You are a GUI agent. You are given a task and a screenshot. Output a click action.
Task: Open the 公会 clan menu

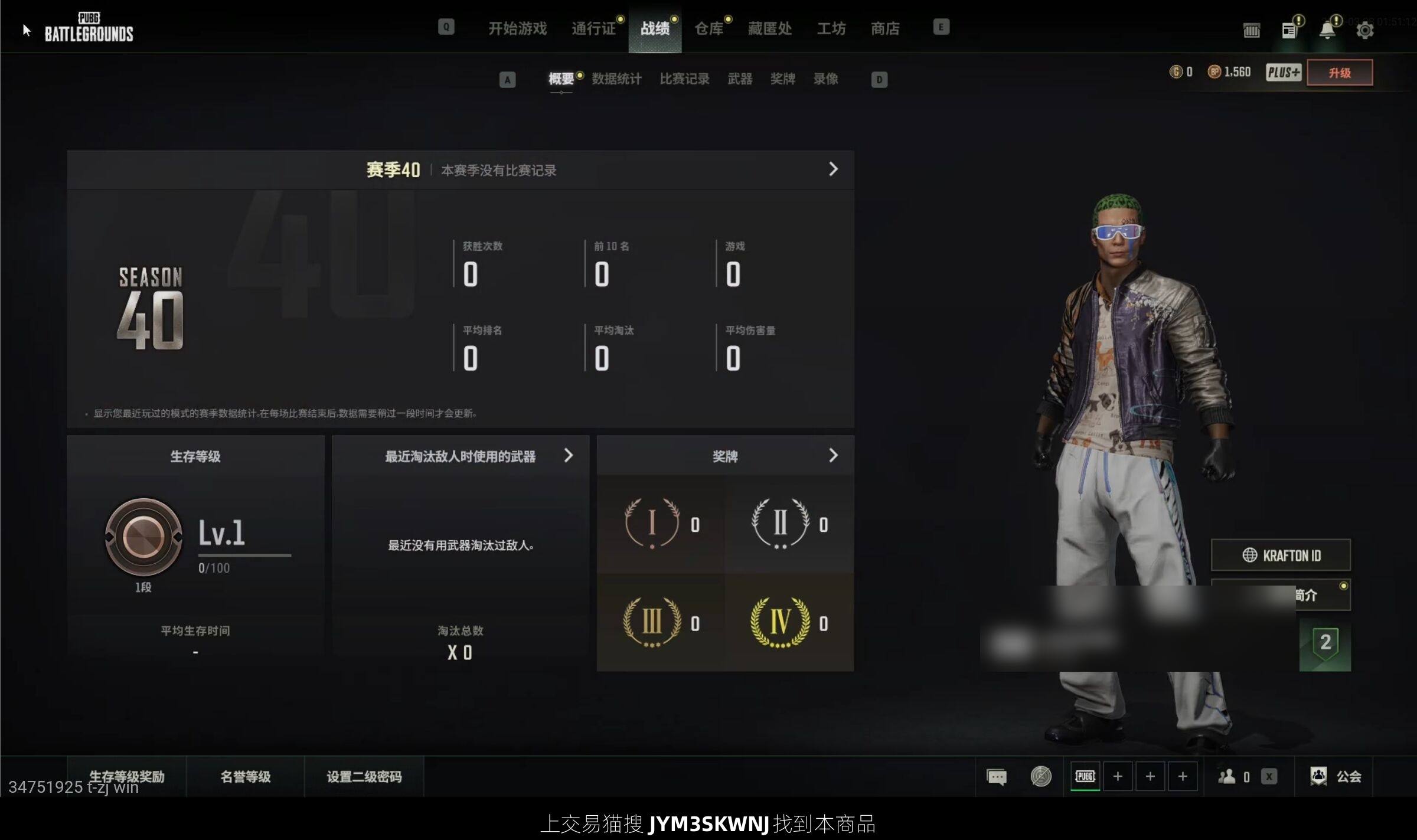(x=1337, y=776)
